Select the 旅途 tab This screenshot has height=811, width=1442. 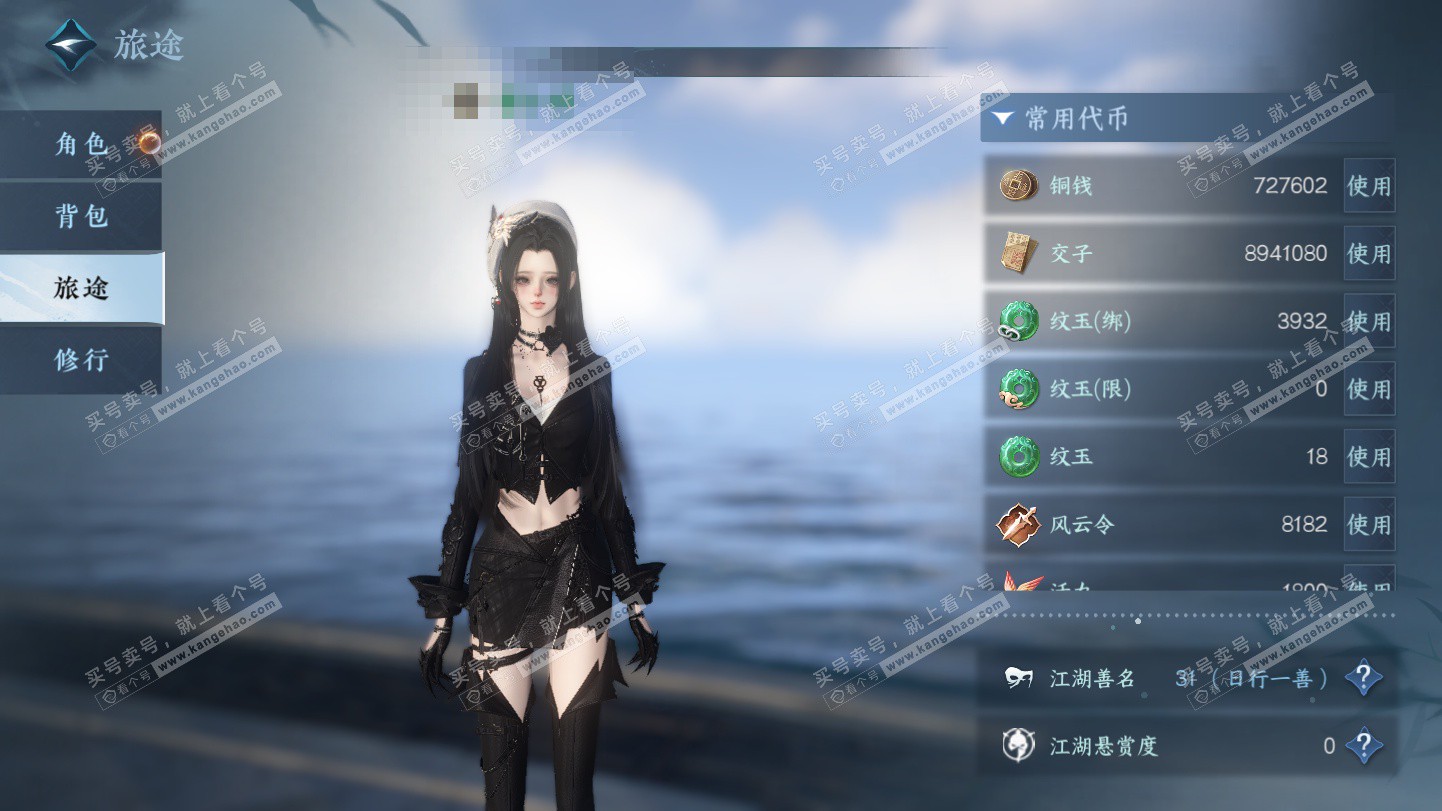(x=80, y=288)
